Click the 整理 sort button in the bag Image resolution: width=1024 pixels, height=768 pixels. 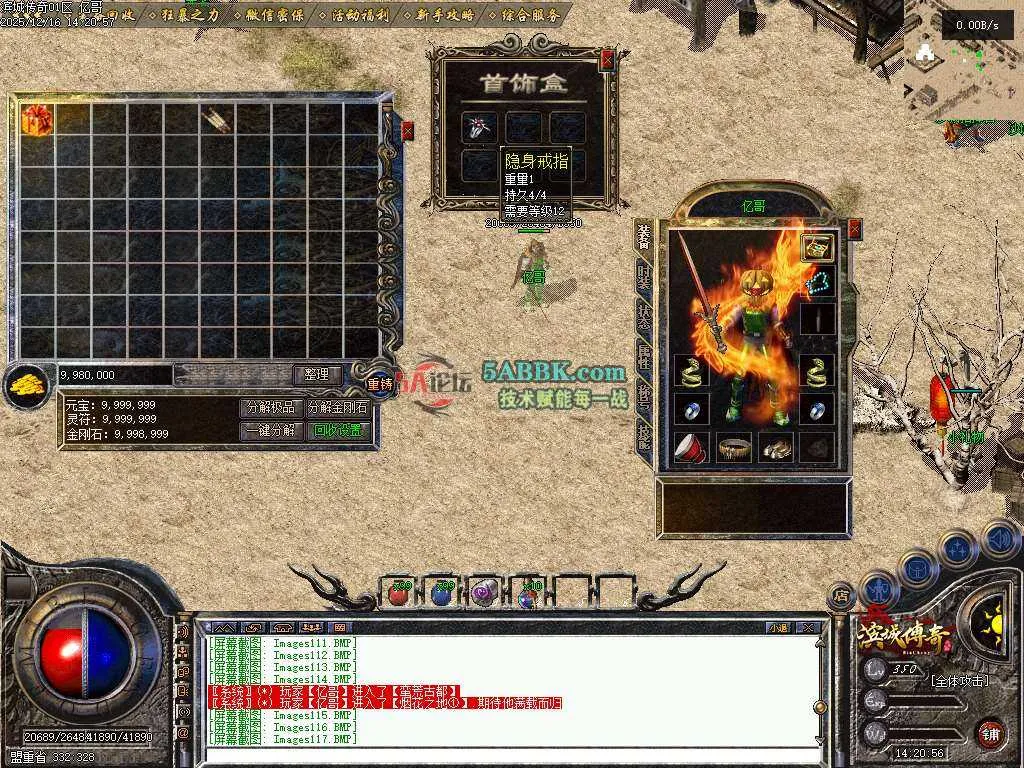click(x=317, y=374)
